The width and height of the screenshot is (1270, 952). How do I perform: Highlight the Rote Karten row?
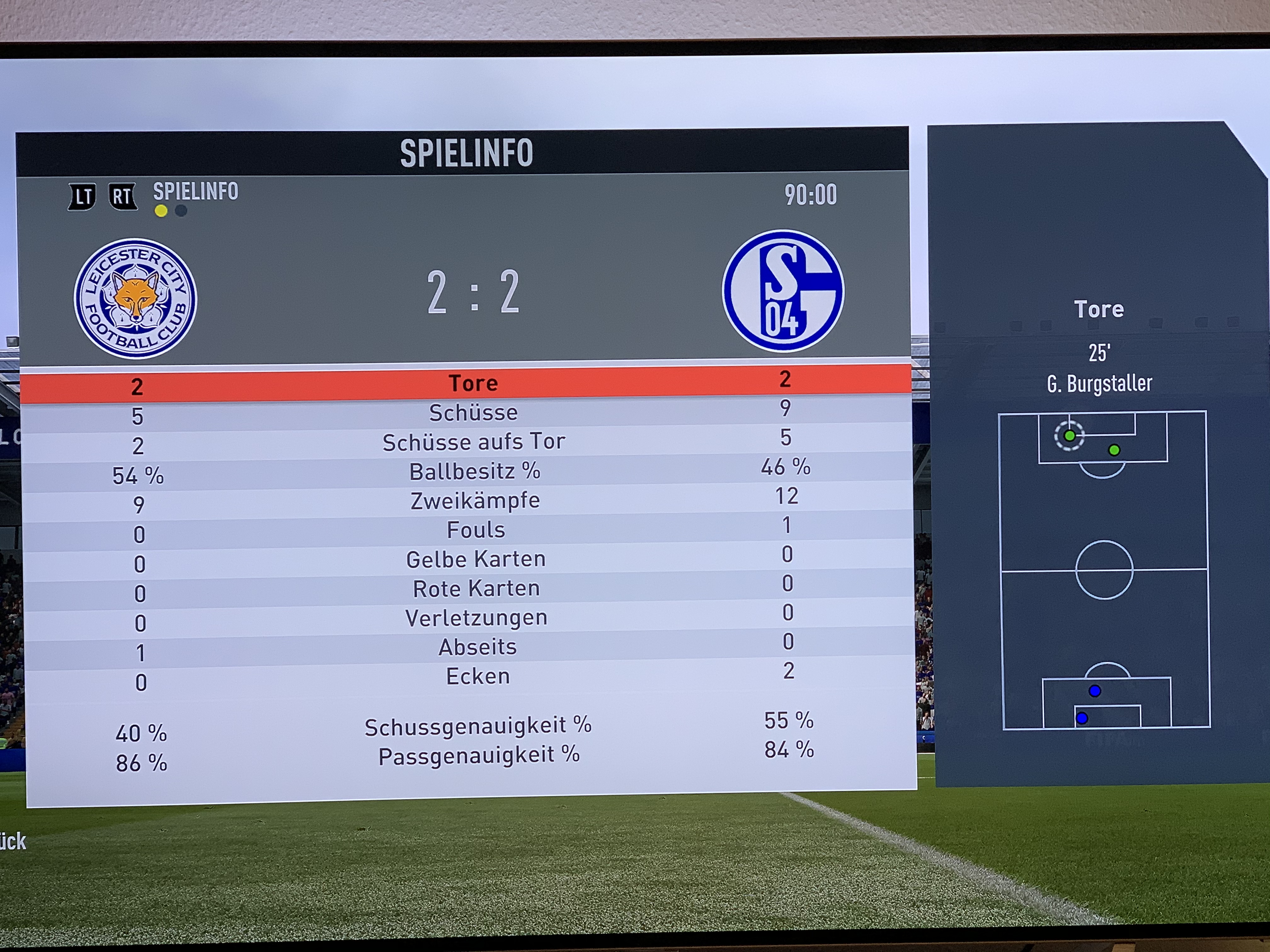click(477, 588)
